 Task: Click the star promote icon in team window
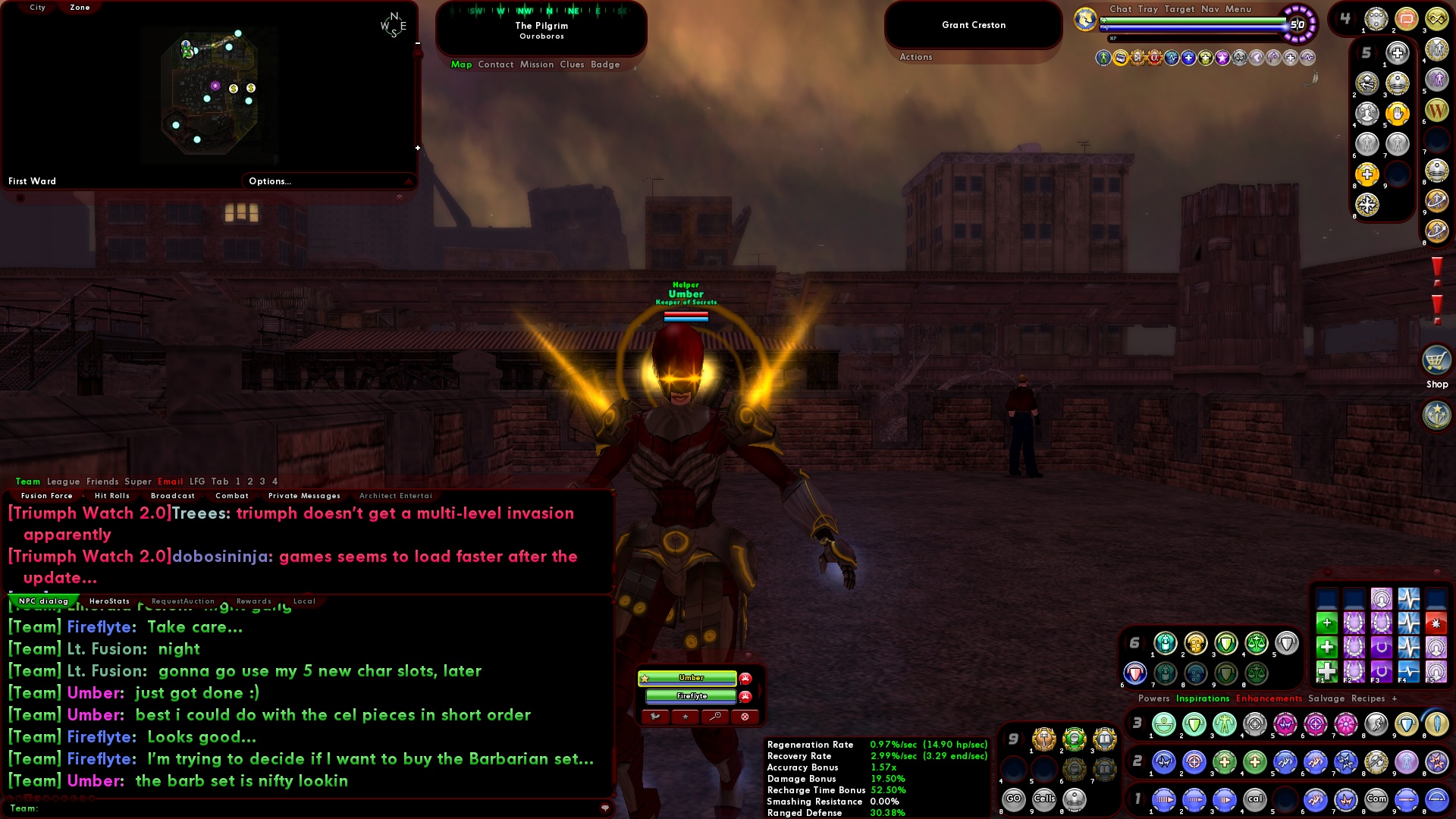(x=686, y=718)
